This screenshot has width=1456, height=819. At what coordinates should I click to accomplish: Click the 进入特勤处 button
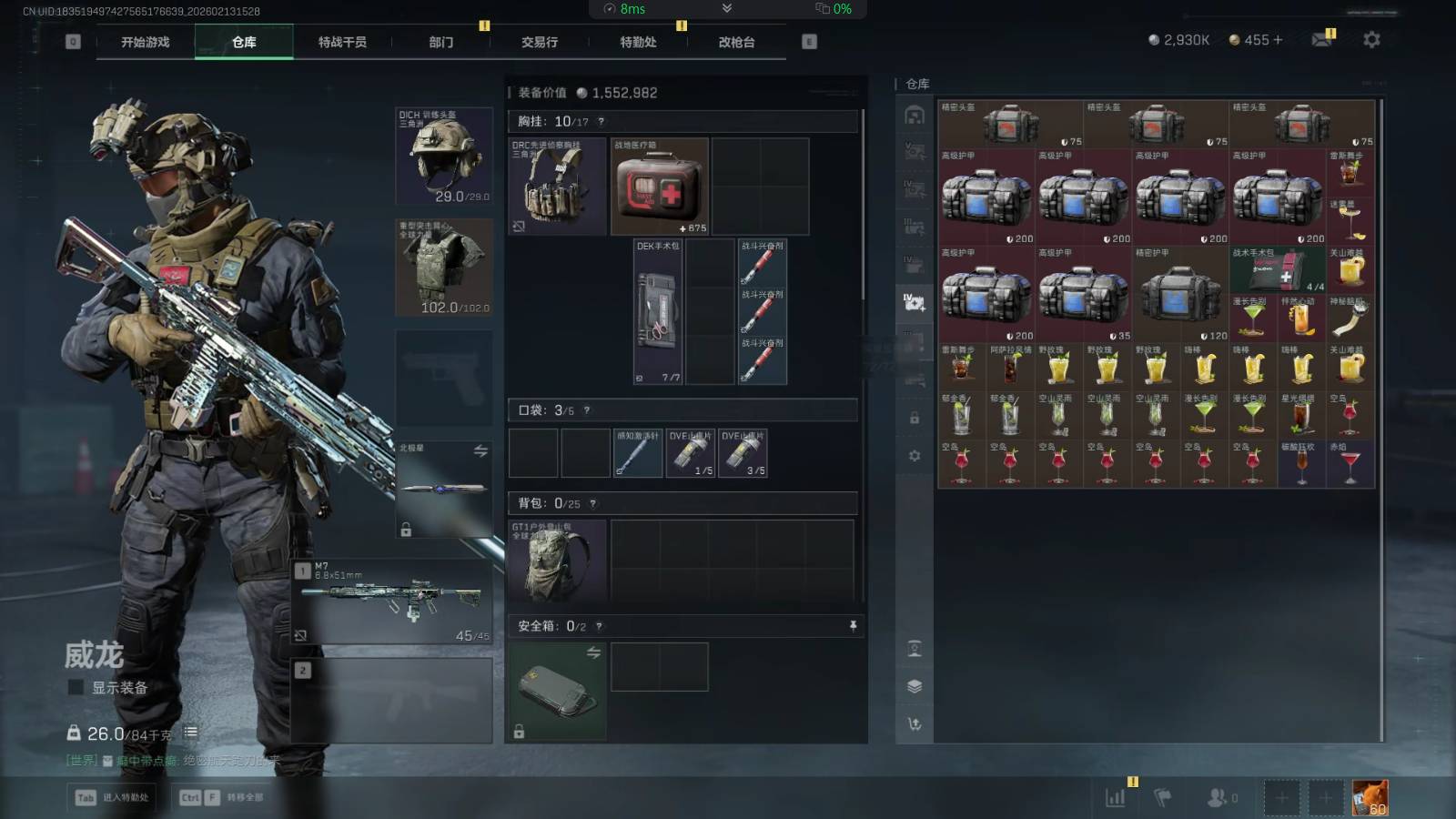pos(114,797)
